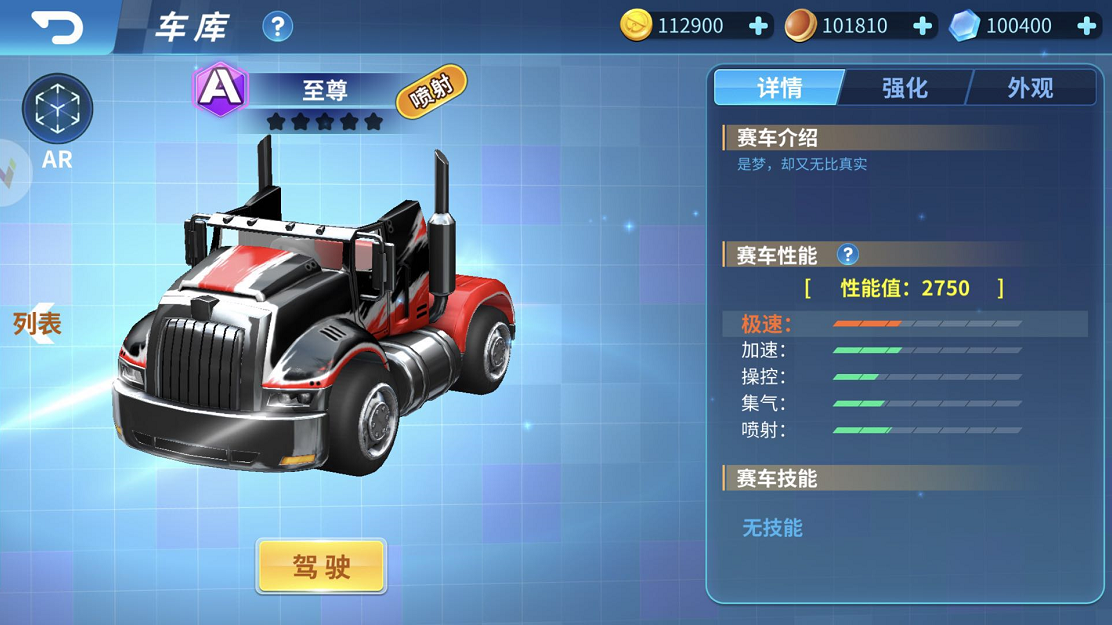This screenshot has width=1112, height=625.
Task: Switch to the 详情 details tab
Action: (779, 88)
